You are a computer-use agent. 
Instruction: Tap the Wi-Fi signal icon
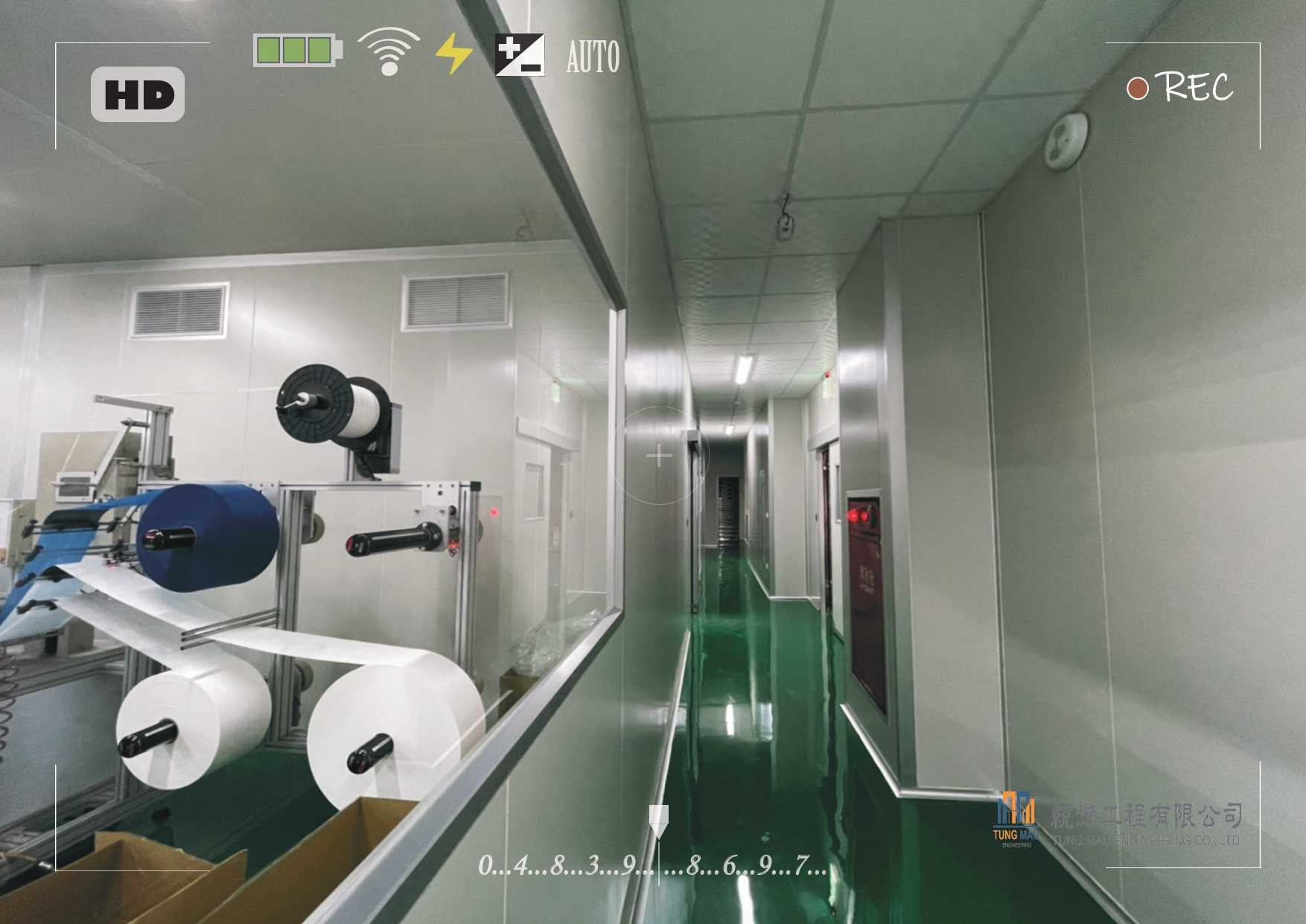[x=388, y=52]
